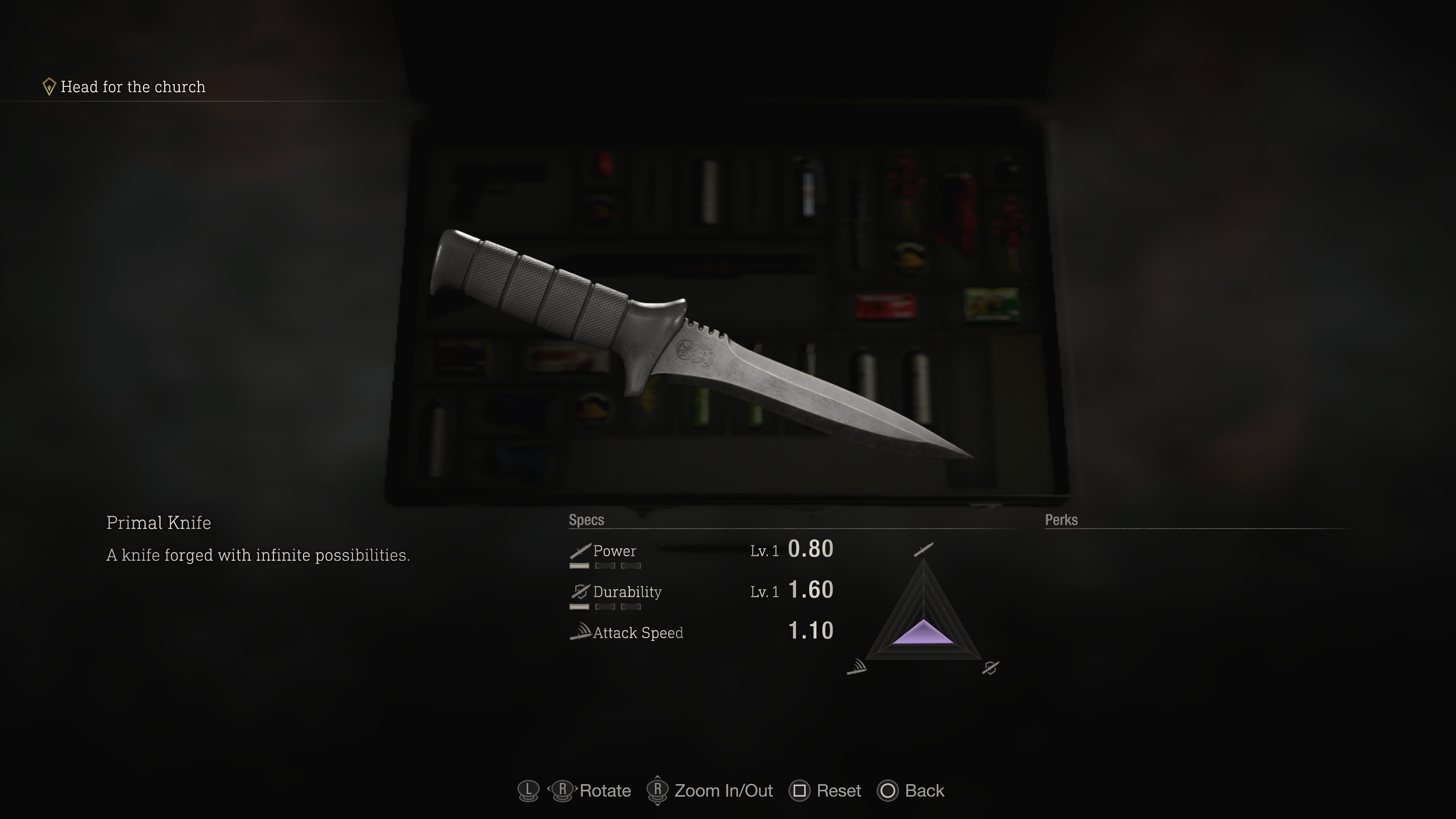This screenshot has width=1456, height=819.
Task: Toggle the Durability level segment bar
Action: pos(605,607)
